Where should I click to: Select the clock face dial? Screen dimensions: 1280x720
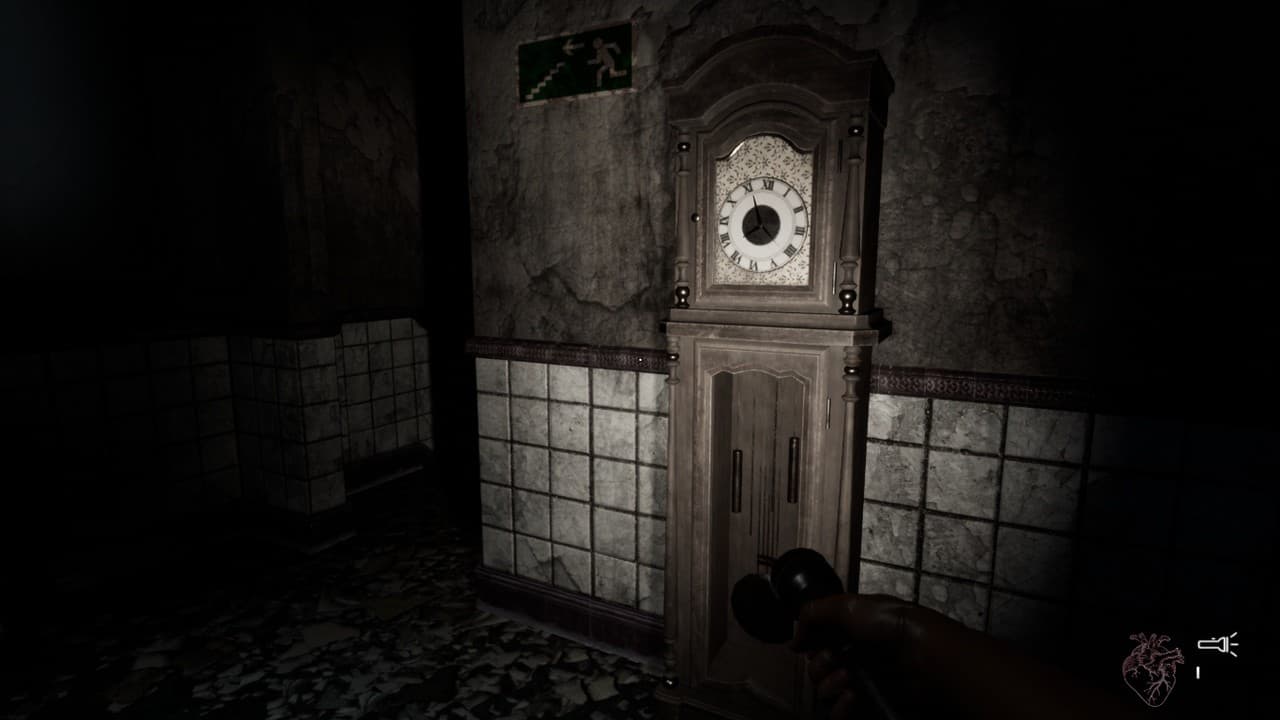coord(760,222)
